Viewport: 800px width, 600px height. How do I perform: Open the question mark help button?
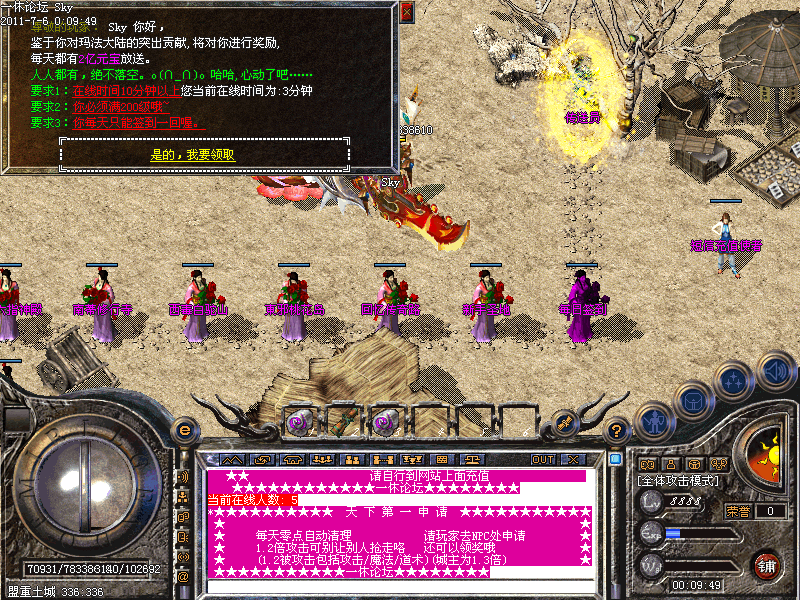coord(619,430)
